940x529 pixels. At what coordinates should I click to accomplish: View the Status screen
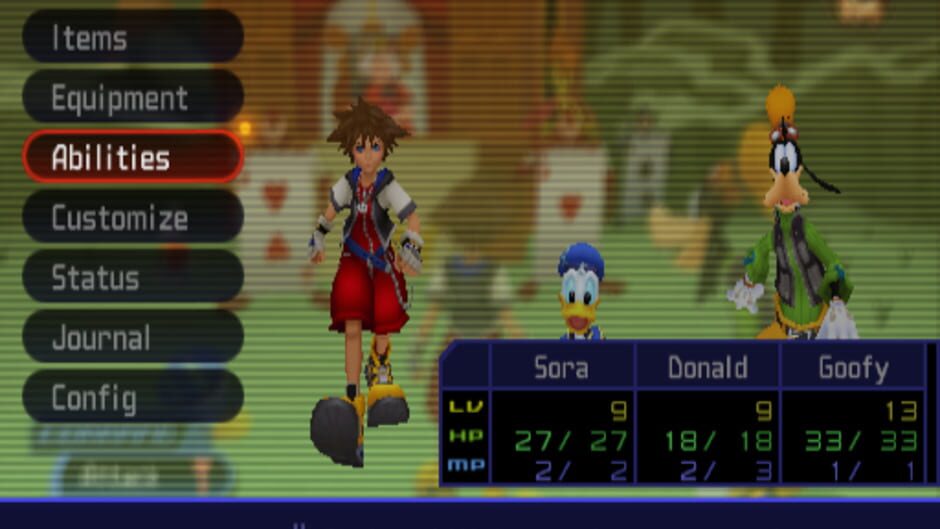[132, 278]
